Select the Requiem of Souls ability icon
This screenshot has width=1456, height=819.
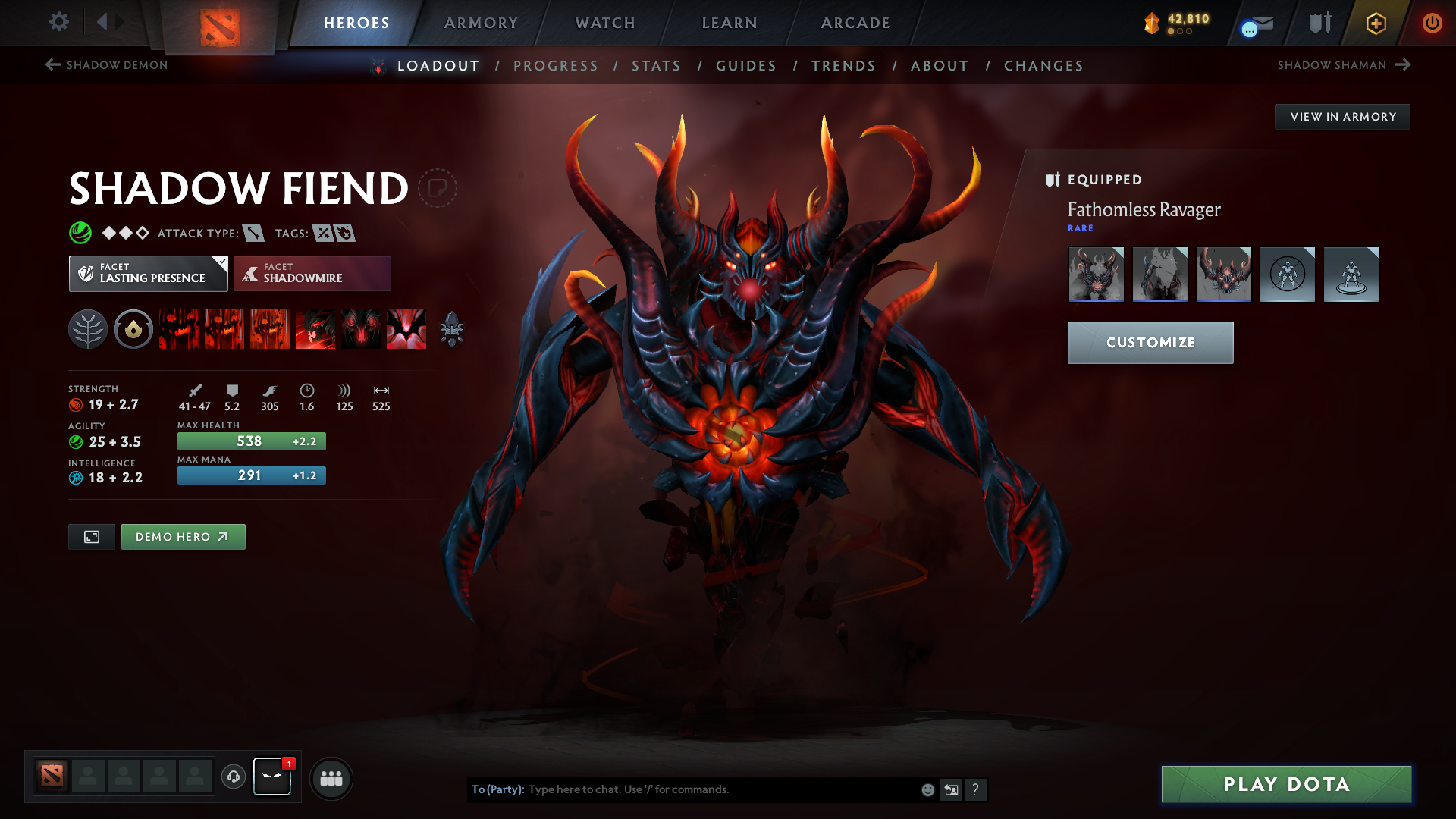pyautogui.click(x=406, y=329)
